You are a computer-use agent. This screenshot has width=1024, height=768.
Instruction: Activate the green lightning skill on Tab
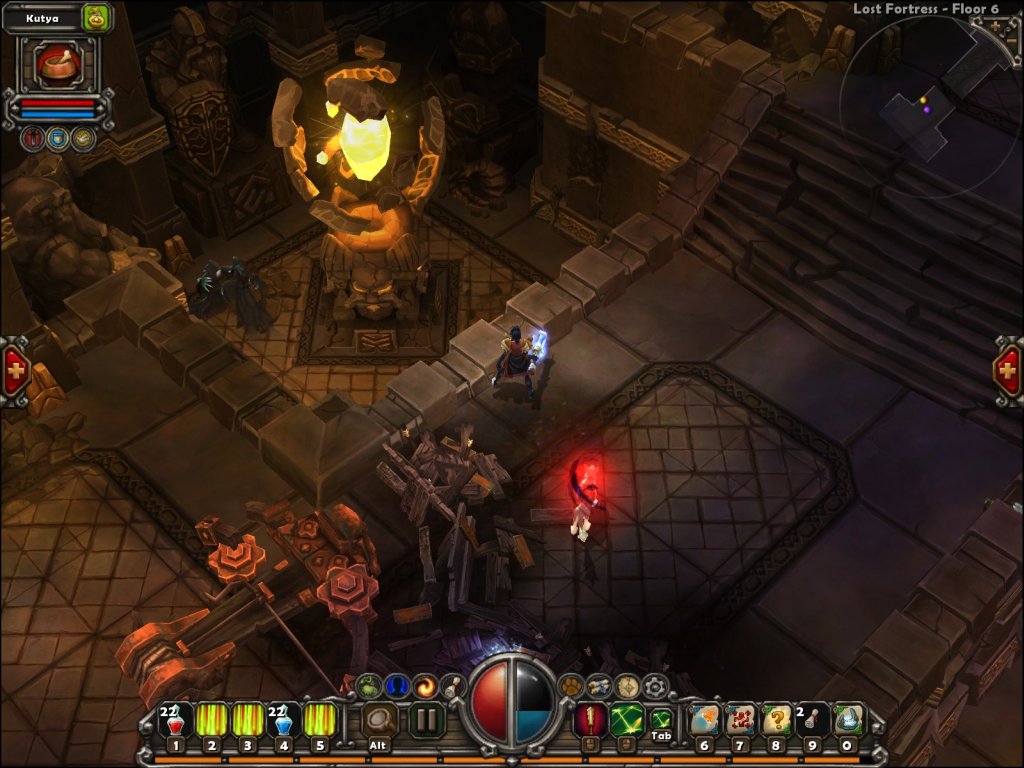tap(627, 719)
